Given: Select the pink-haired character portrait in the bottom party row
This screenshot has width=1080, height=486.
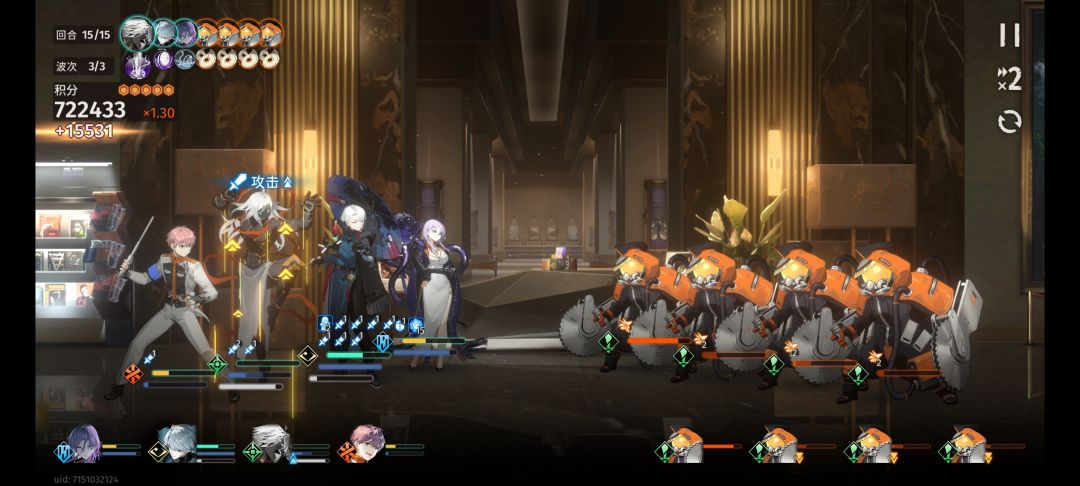Looking at the screenshot, I should coord(368,444).
